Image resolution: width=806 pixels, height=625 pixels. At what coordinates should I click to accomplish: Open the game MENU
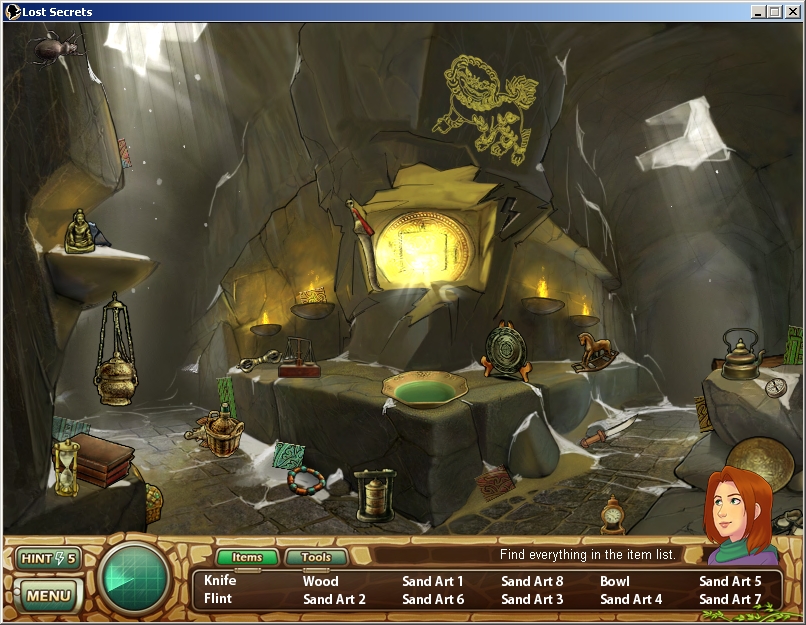pos(48,597)
